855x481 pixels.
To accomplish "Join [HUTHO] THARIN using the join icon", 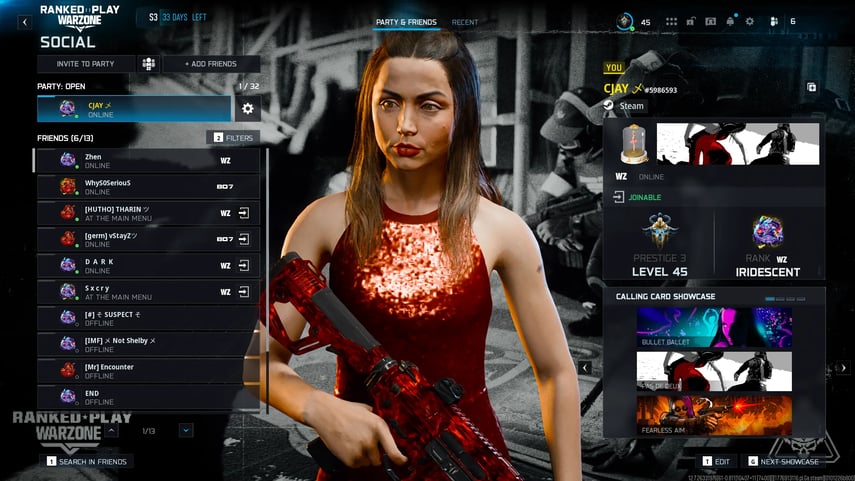I will coord(243,213).
